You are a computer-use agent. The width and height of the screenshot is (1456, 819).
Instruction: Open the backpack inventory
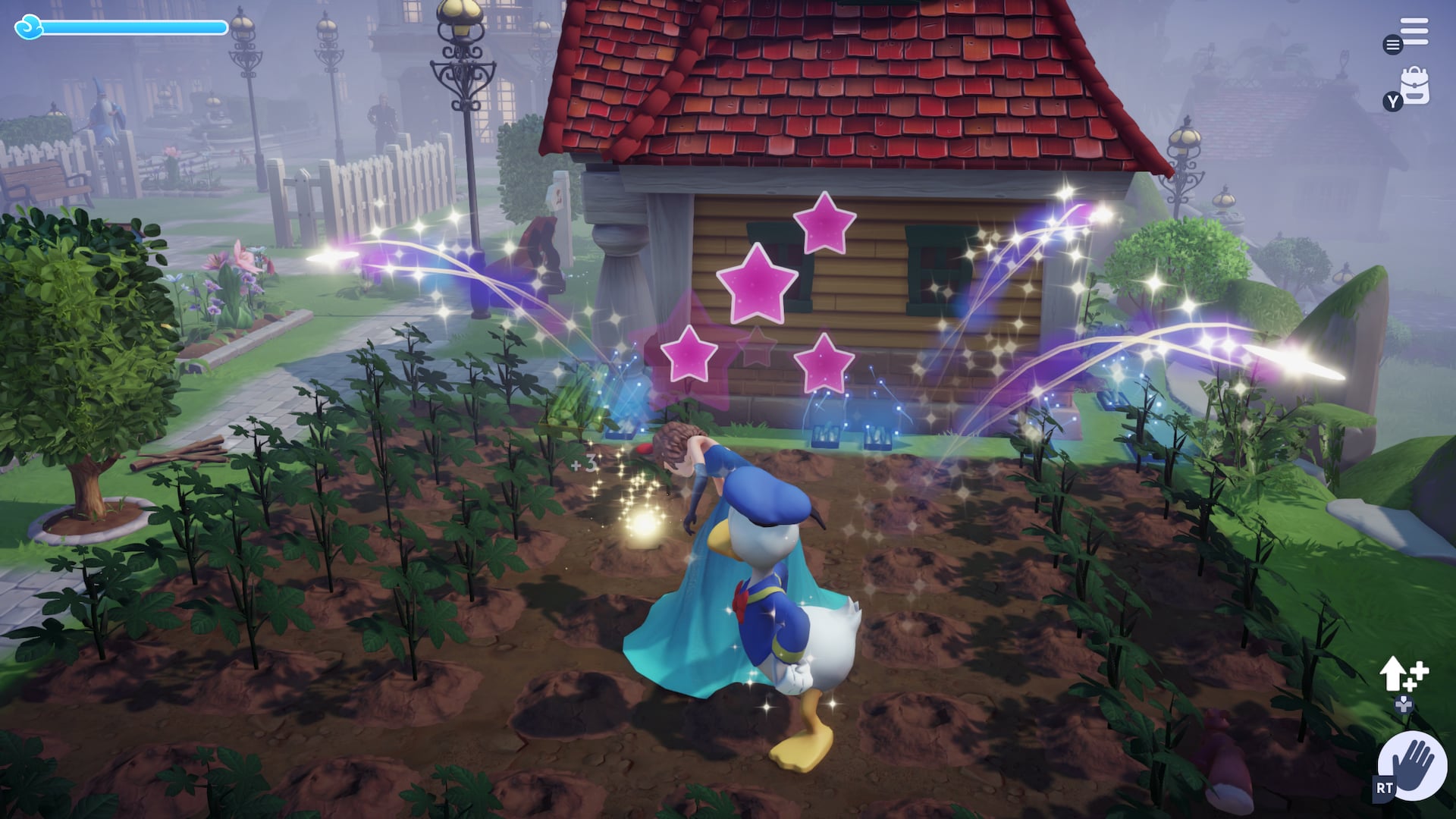1415,86
